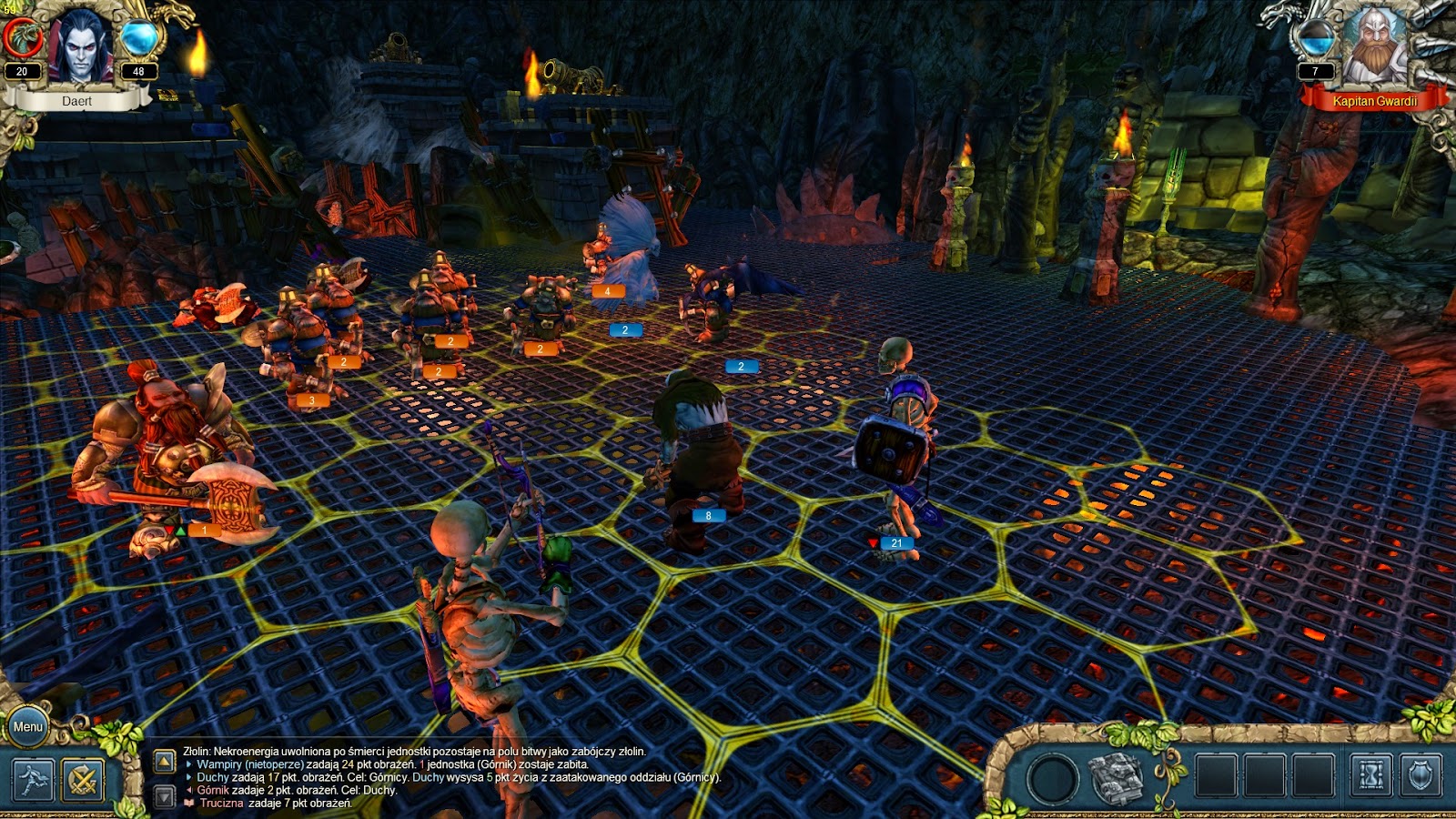The width and height of the screenshot is (1456, 819).
Task: Select the empty round slot beside the spellbook
Action: pos(1053,780)
